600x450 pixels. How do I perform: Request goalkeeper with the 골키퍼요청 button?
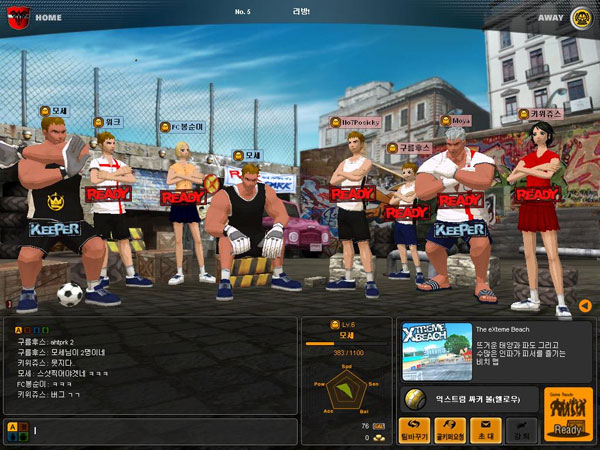click(x=448, y=429)
